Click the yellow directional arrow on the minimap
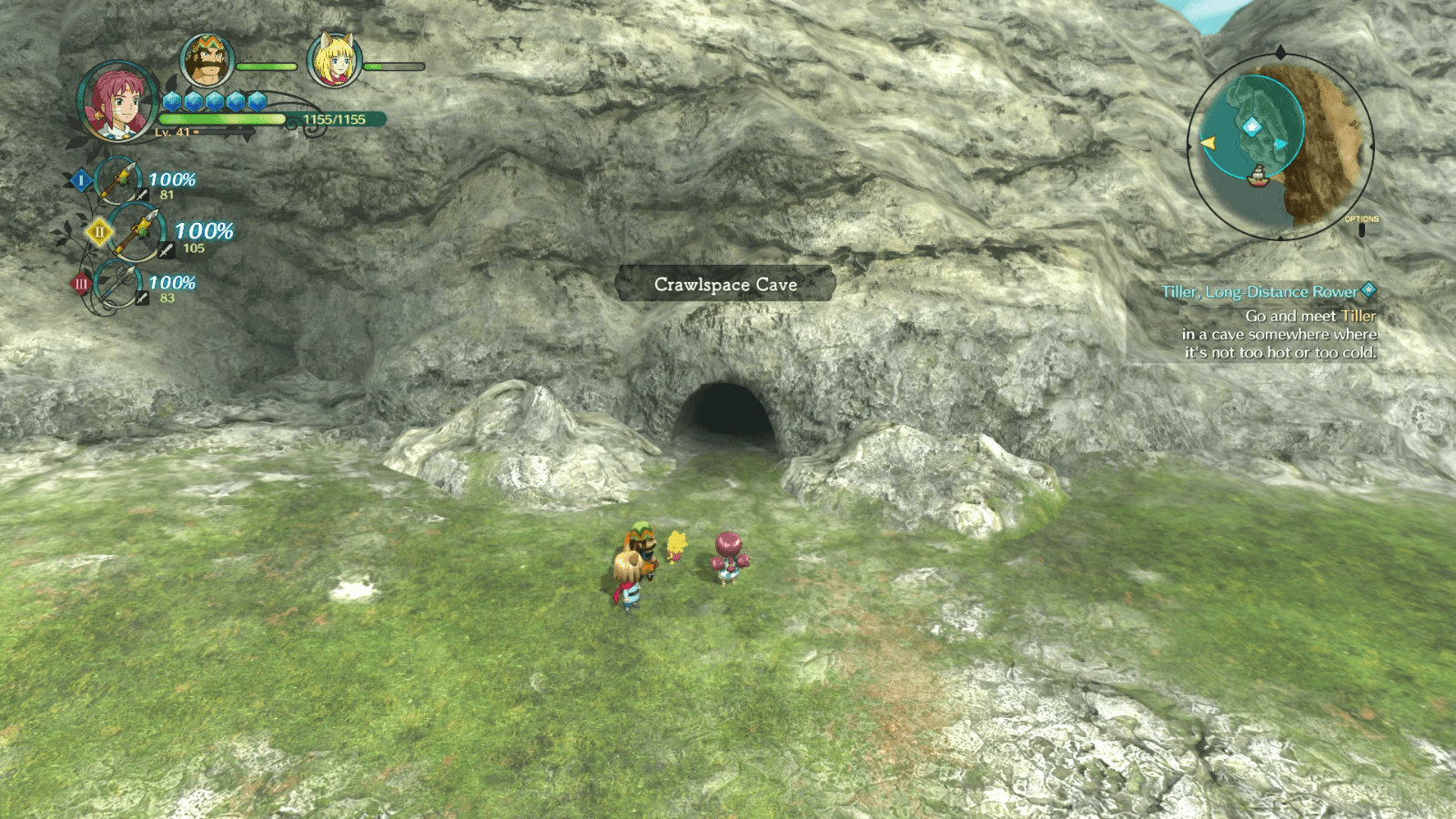 (1208, 144)
